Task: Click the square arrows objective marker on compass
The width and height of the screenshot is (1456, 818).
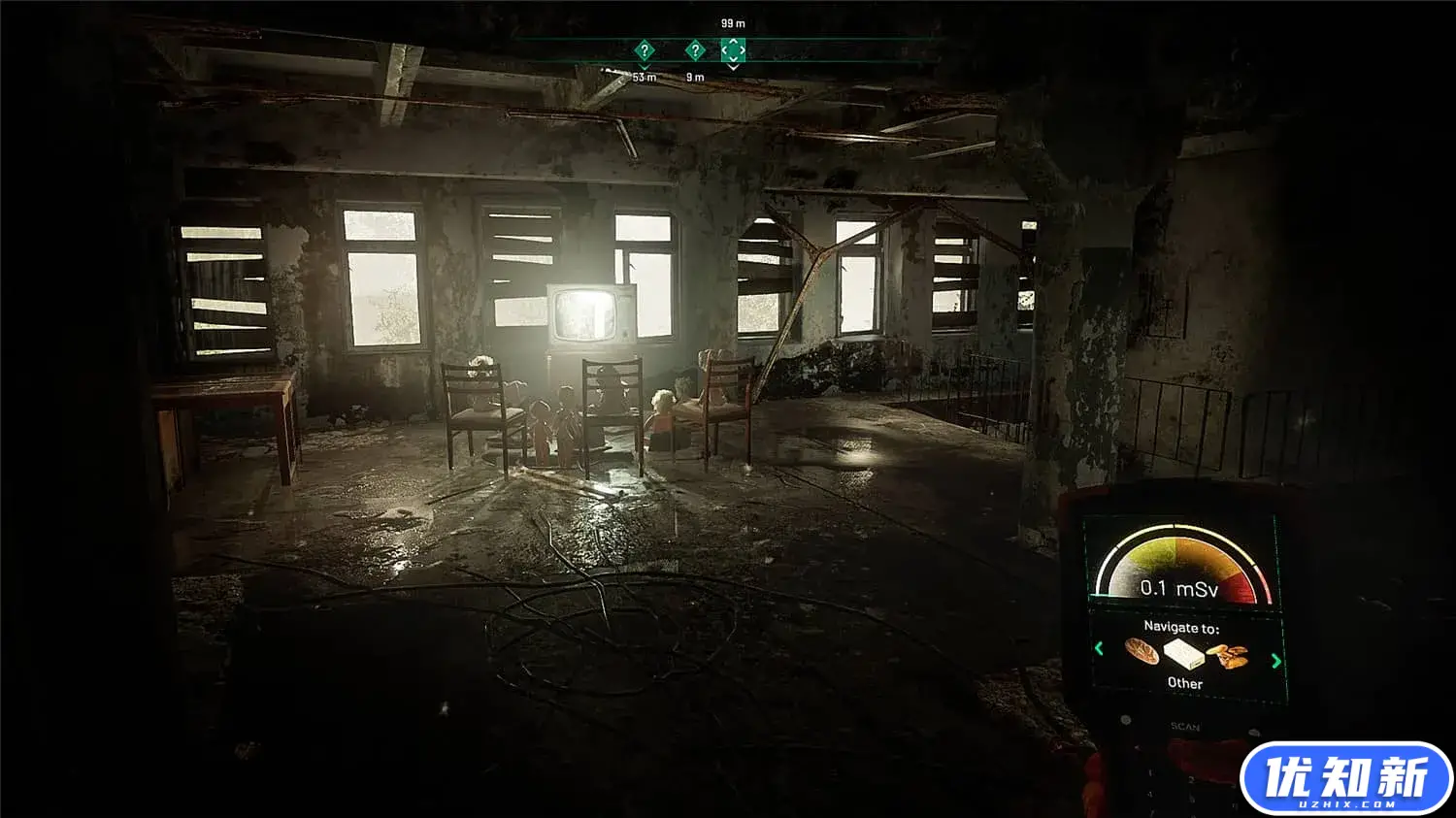Action: click(733, 49)
